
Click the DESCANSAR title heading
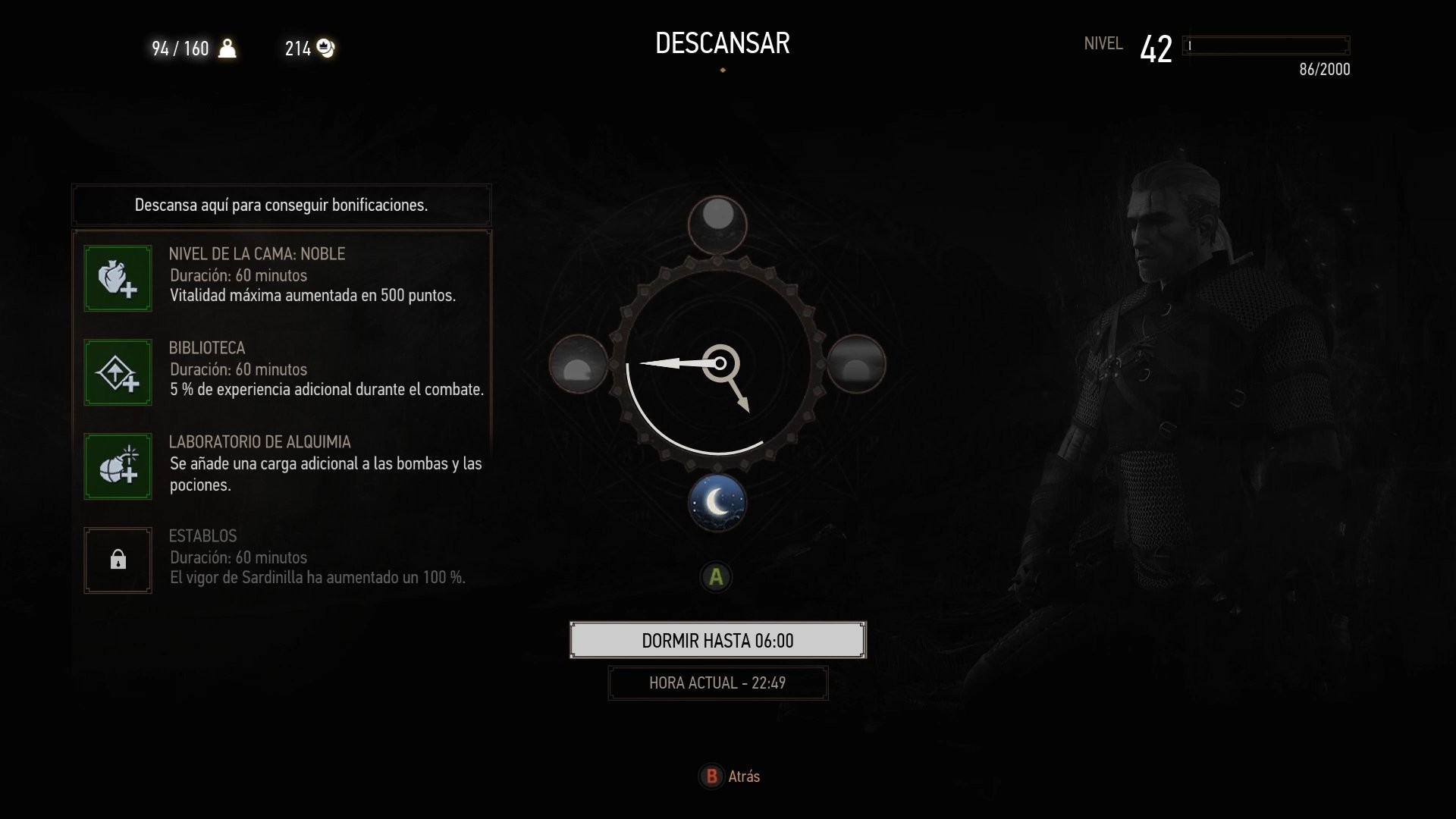[723, 42]
